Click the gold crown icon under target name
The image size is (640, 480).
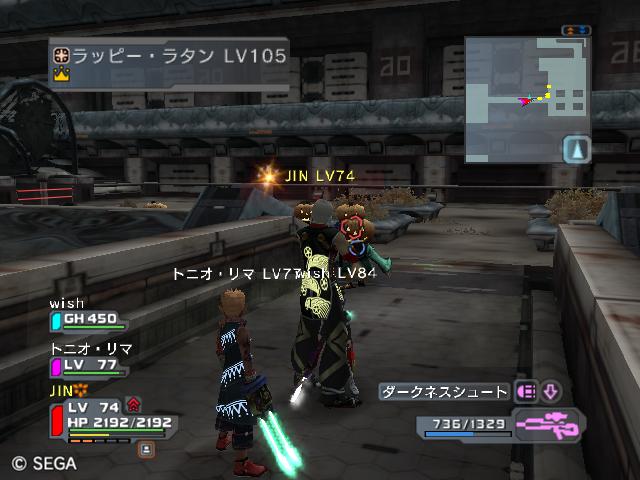pyautogui.click(x=60, y=75)
